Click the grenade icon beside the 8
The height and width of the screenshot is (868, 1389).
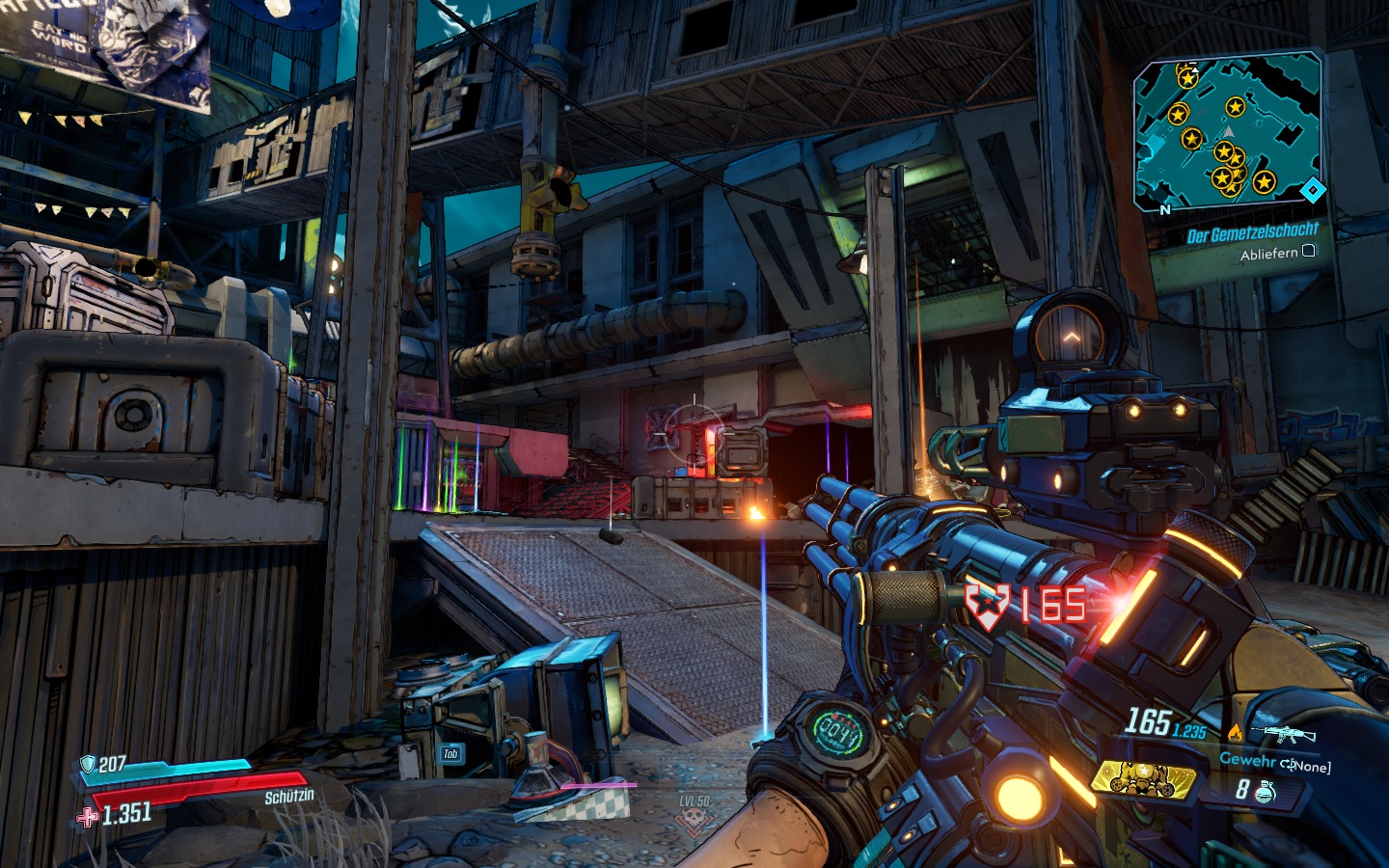pos(1266,791)
